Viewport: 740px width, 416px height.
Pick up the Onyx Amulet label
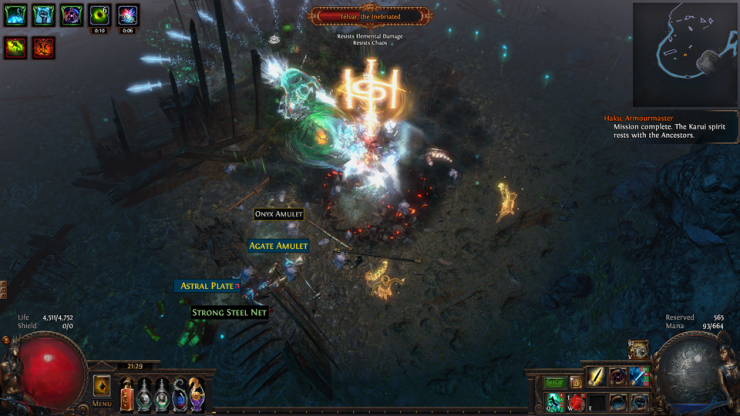tap(278, 214)
